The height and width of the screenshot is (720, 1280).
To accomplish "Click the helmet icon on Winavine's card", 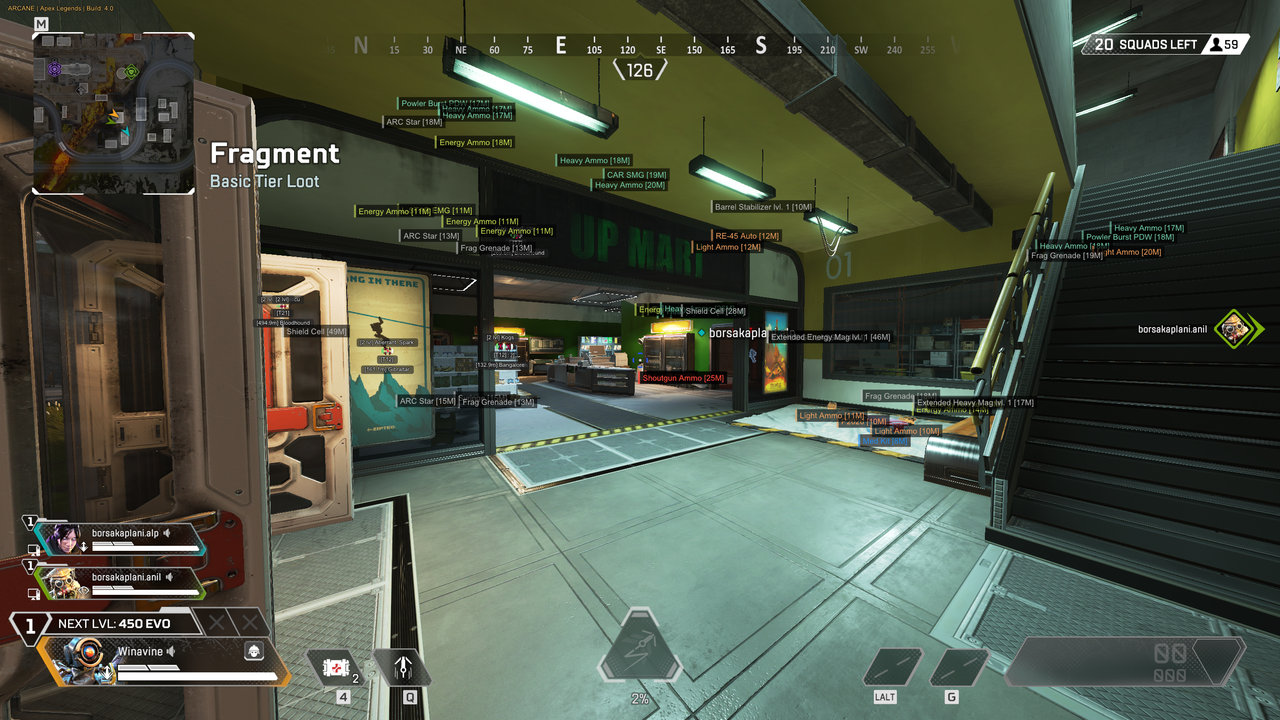I will [254, 651].
